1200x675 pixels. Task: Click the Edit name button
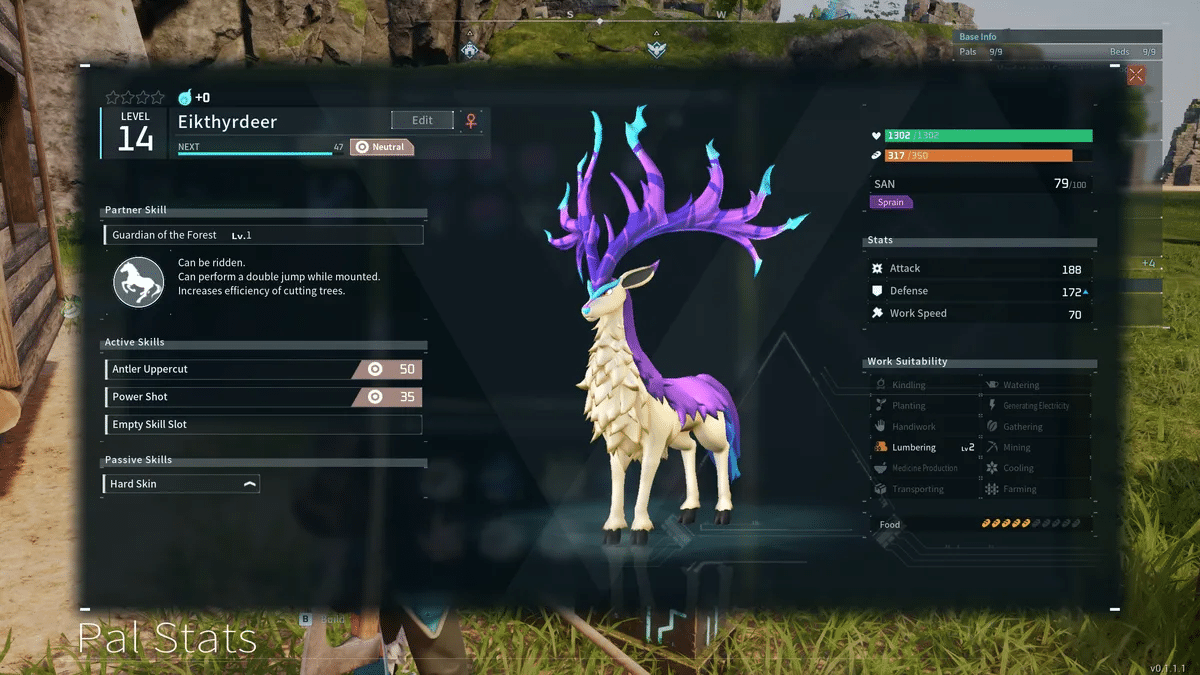pos(422,120)
